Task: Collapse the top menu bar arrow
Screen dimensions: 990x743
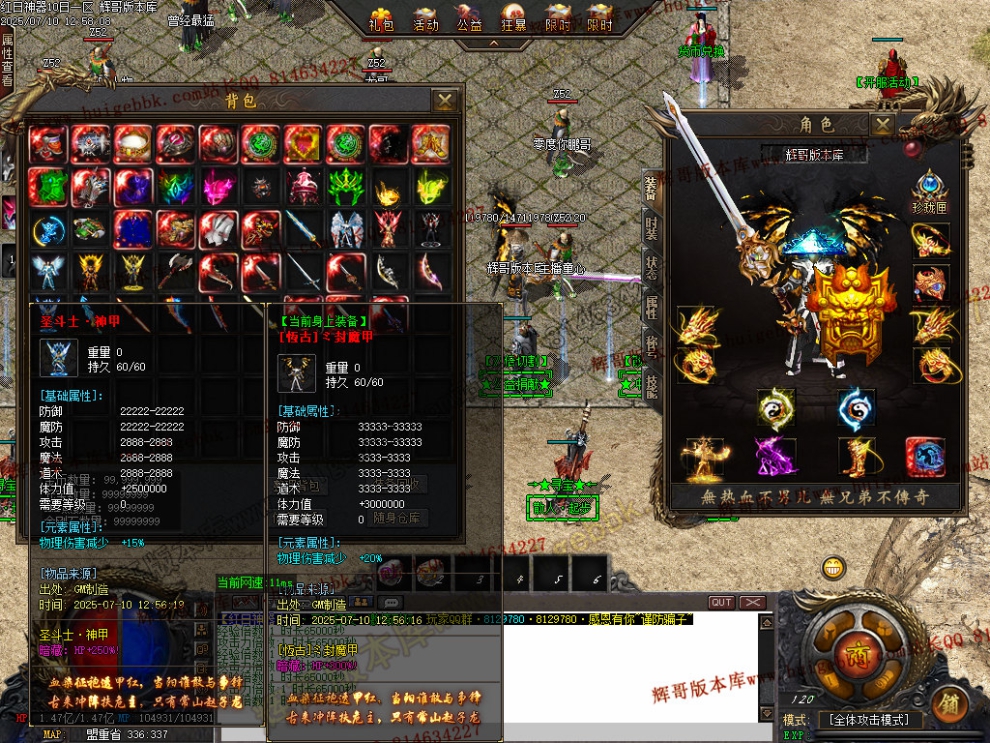Action: click(x=490, y=45)
